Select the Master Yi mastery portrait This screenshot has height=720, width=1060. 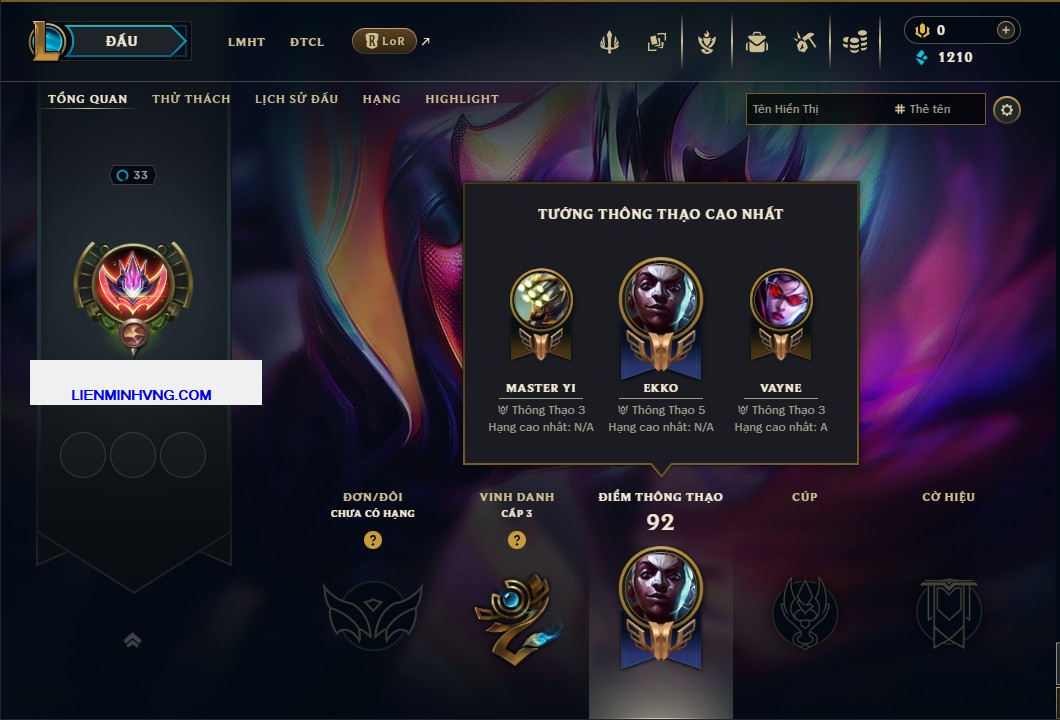[541, 300]
